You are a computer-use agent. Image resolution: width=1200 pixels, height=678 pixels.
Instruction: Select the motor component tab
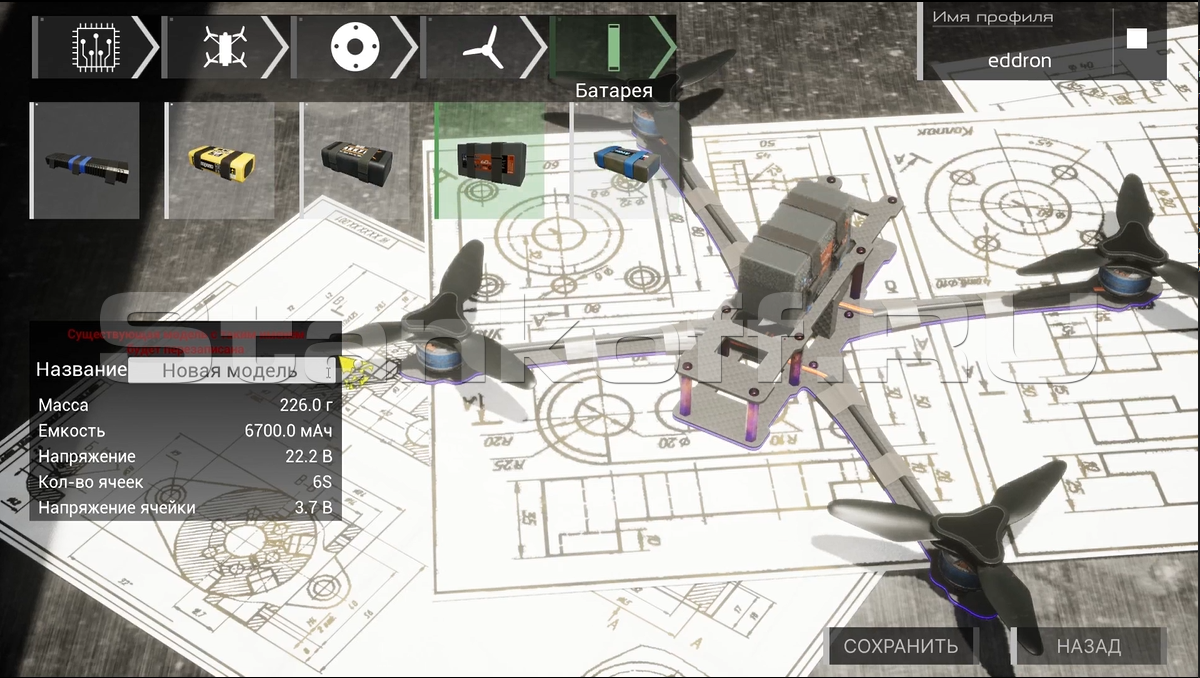pos(353,46)
